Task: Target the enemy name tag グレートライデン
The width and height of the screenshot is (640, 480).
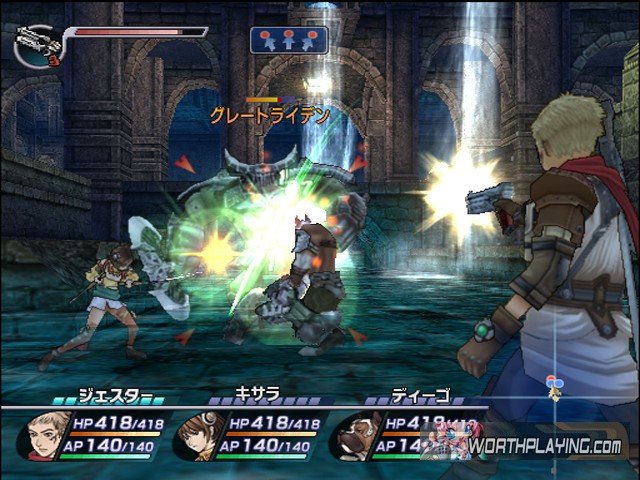Action: coord(270,116)
